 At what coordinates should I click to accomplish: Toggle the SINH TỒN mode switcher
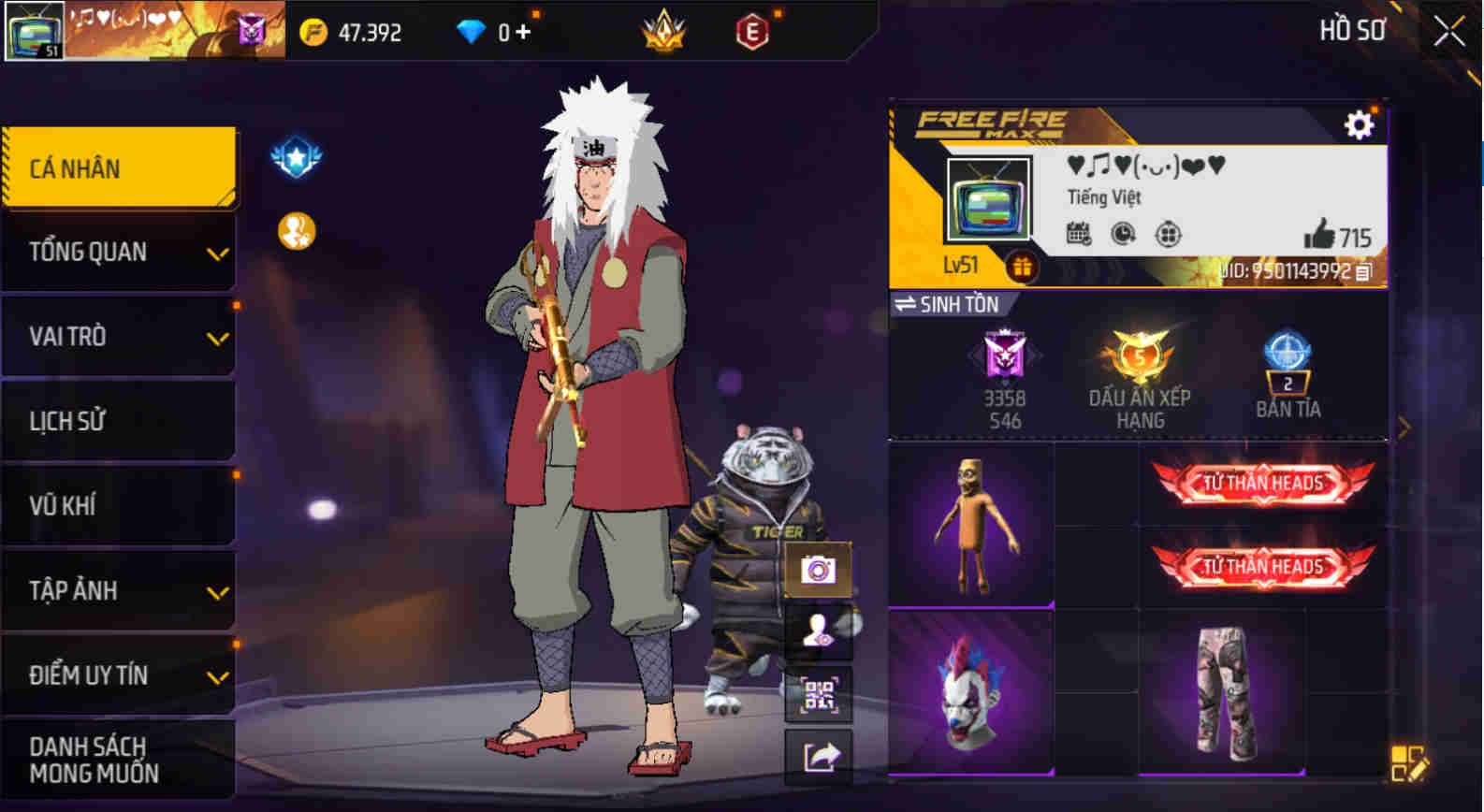952,304
